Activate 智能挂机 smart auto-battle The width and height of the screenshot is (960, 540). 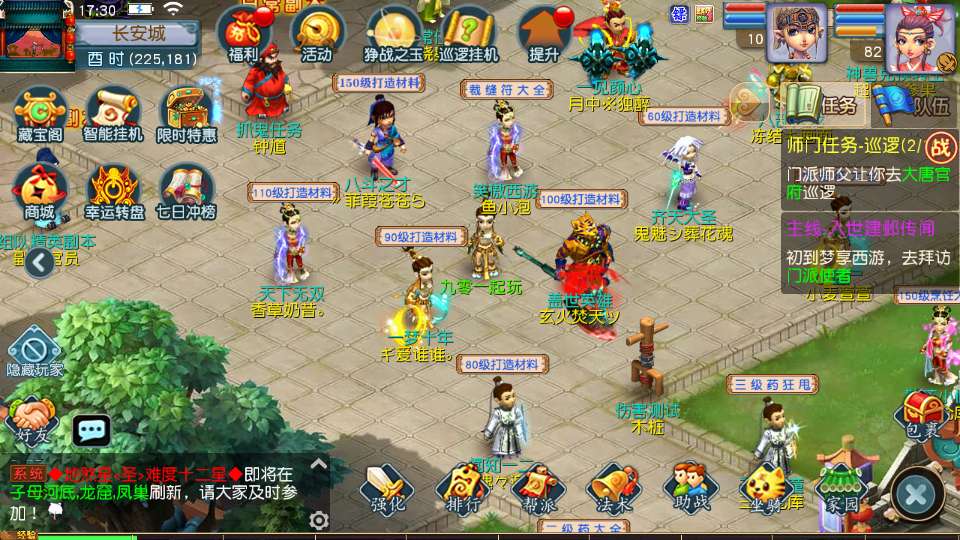point(113,112)
